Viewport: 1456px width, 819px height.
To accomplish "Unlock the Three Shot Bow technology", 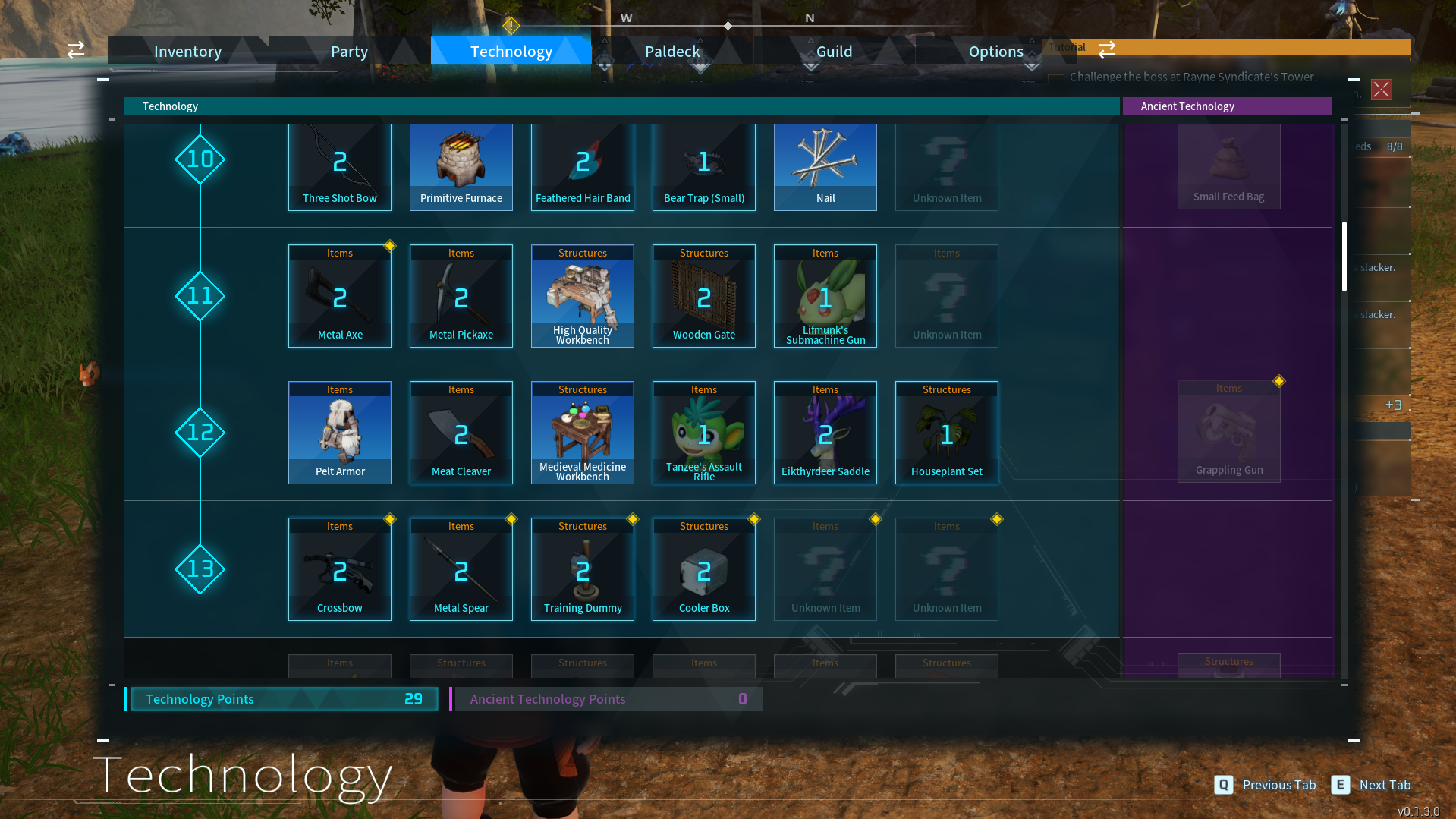I will point(339,166).
